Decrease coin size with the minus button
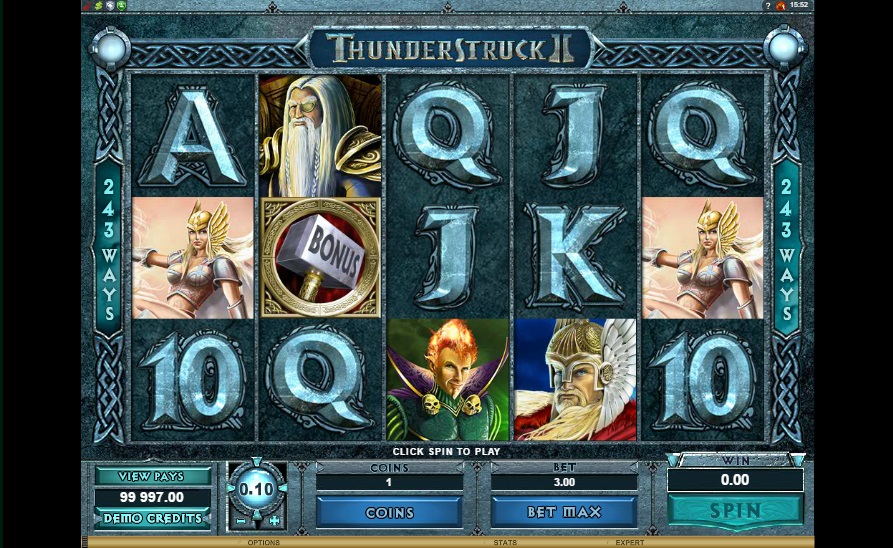Viewport: 893px width, 548px height. (240, 520)
